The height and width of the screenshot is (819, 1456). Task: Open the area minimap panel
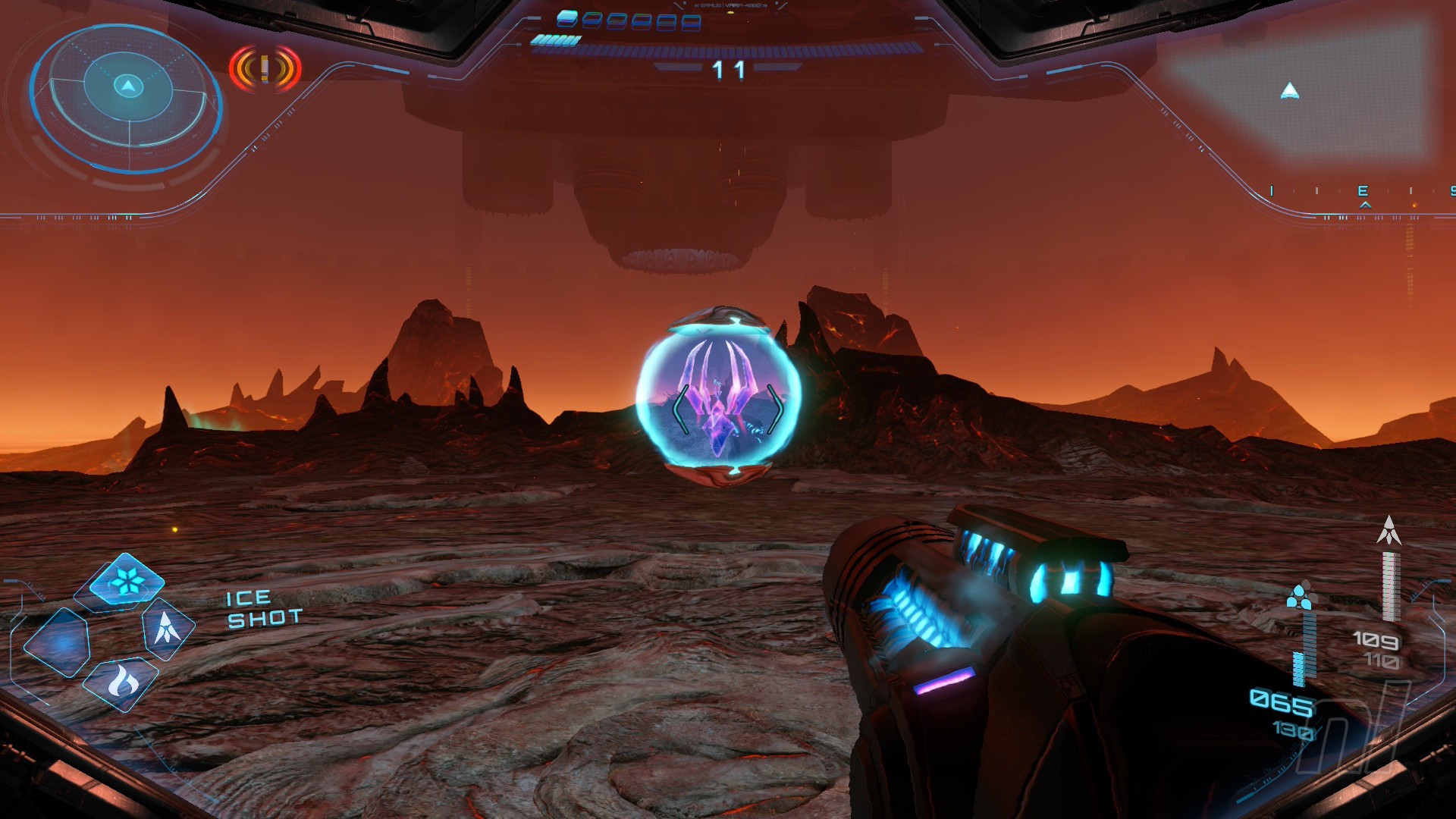coord(1298,89)
